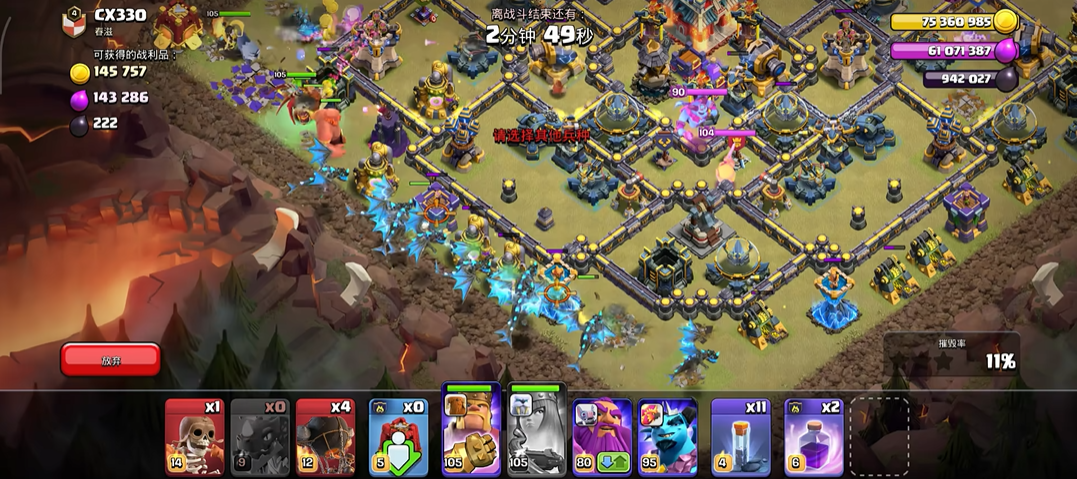This screenshot has height=479, width=1077.
Task: Click the CX330 player clan badge
Action: [x=73, y=19]
